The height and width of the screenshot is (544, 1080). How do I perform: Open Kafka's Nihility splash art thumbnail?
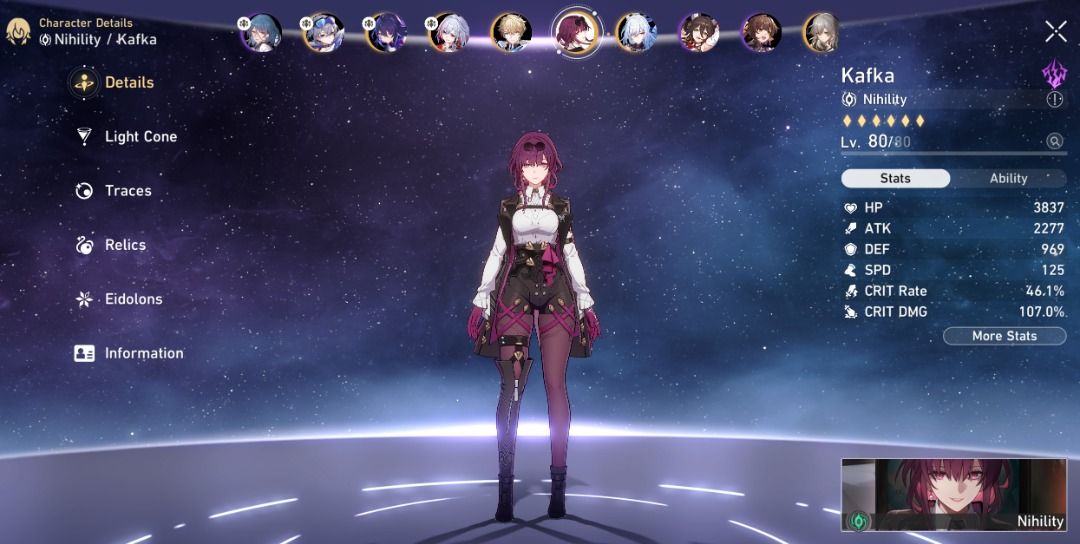(958, 495)
